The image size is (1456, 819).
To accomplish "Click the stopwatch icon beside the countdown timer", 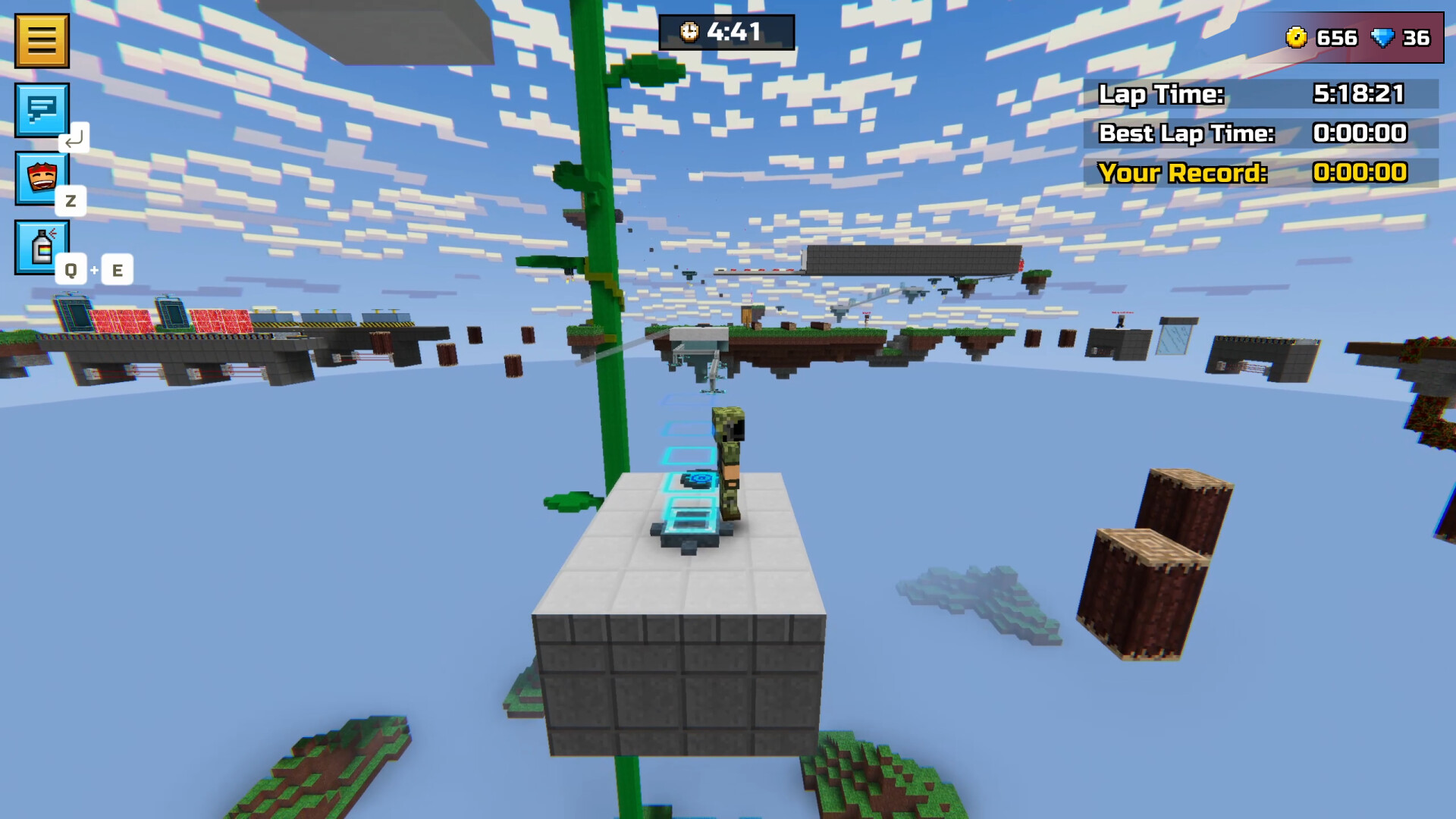I will (x=689, y=33).
